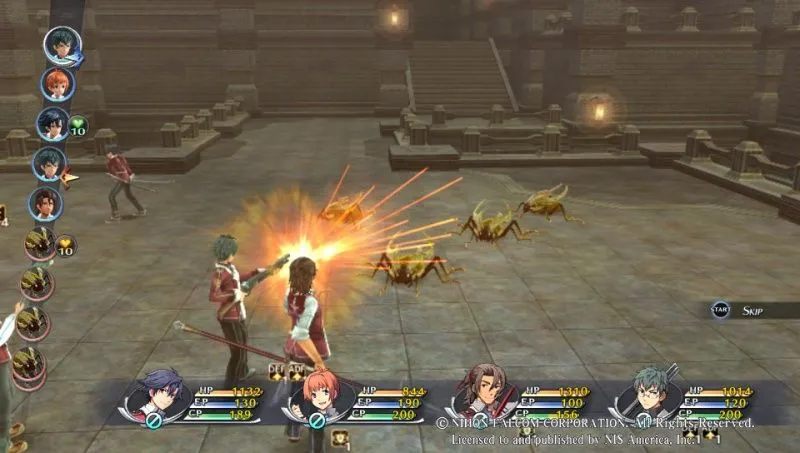
Task: Select Gaius's brown-haired portrait in the turn order
Action: (46, 203)
